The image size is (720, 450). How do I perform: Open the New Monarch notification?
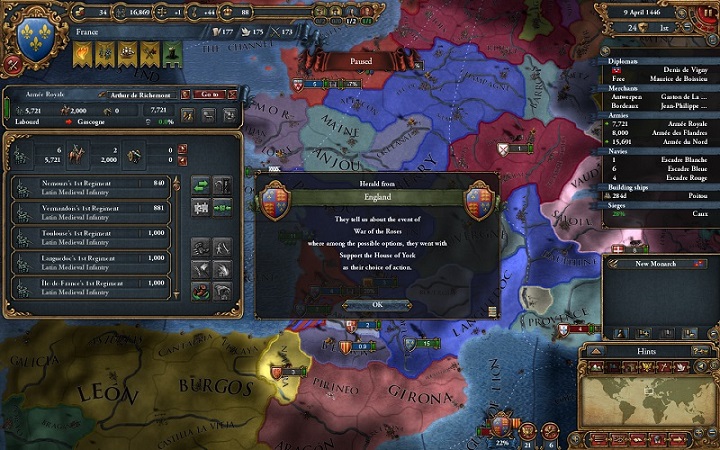click(656, 263)
